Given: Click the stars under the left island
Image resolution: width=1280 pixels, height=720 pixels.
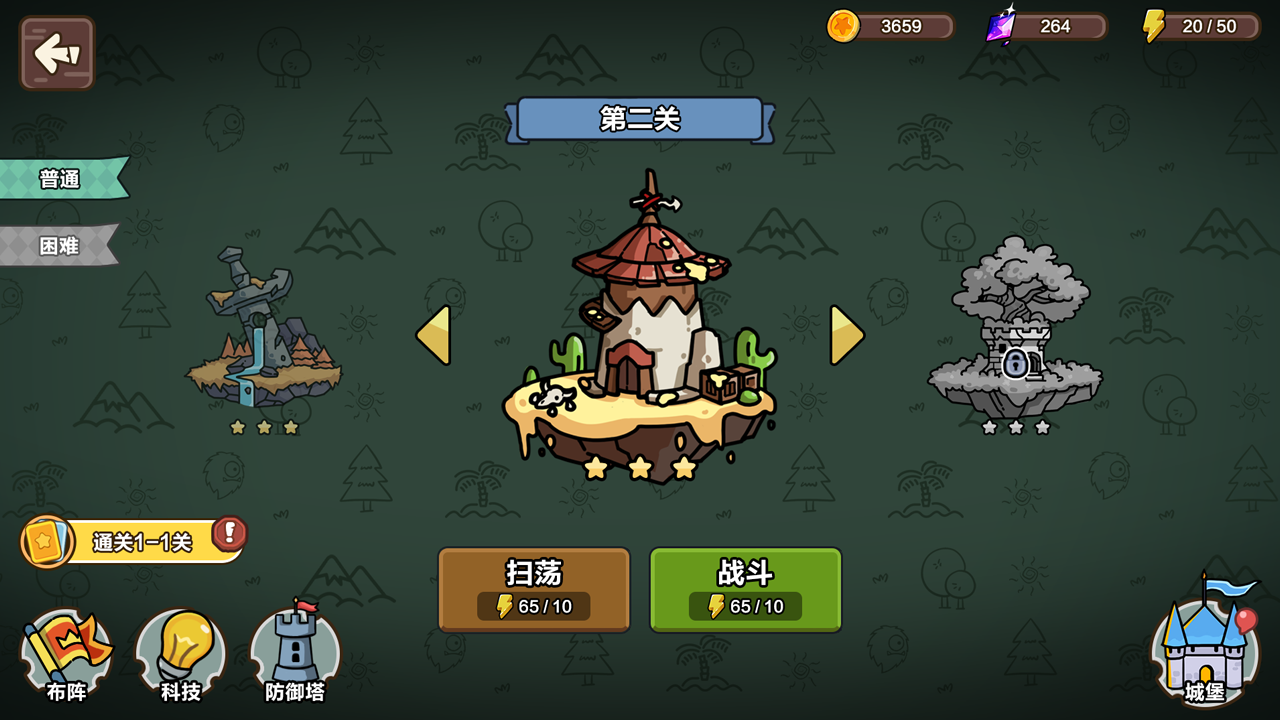Looking at the screenshot, I should click(262, 428).
